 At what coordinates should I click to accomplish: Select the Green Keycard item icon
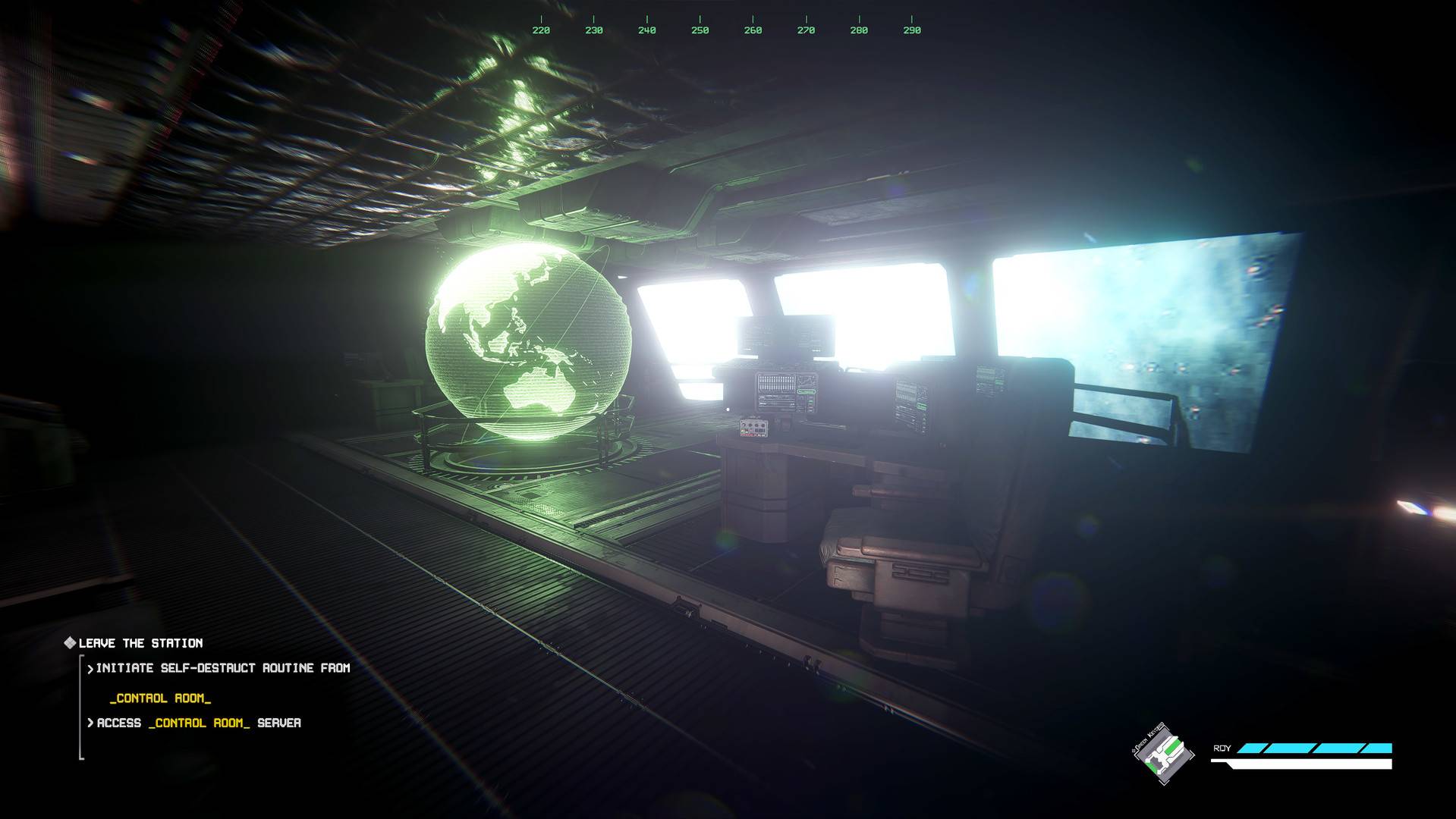1163,754
